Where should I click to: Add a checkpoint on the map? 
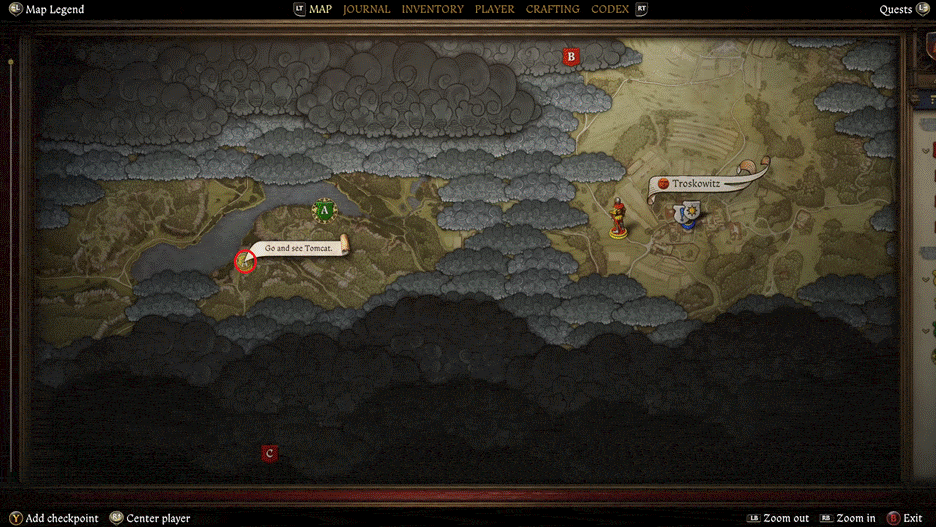click(x=62, y=518)
